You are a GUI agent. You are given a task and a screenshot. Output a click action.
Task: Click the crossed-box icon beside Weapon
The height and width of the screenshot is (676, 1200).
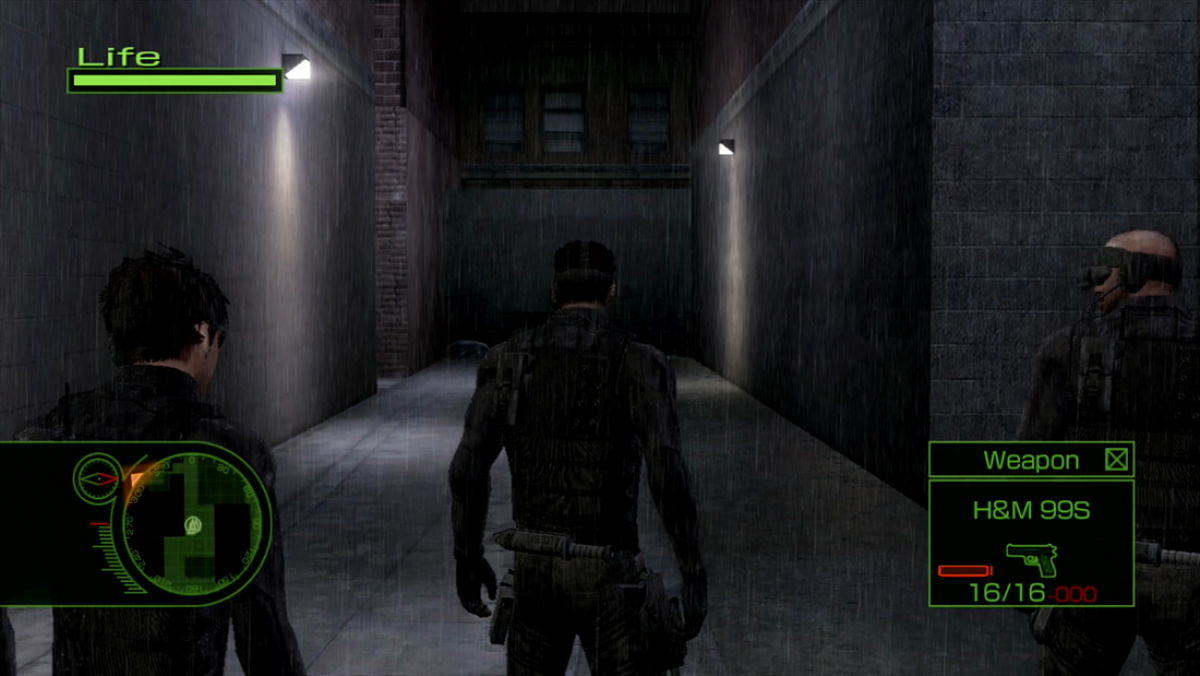1116,460
